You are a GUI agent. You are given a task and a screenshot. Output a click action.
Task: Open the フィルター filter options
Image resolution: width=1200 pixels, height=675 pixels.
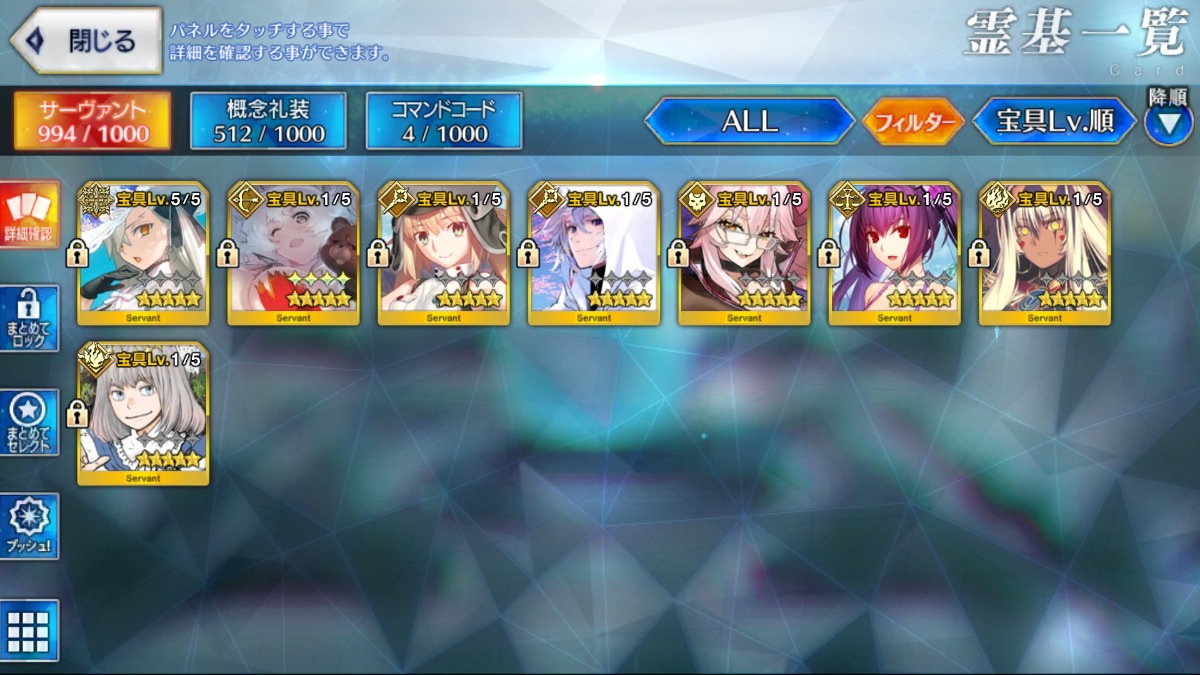coord(913,122)
